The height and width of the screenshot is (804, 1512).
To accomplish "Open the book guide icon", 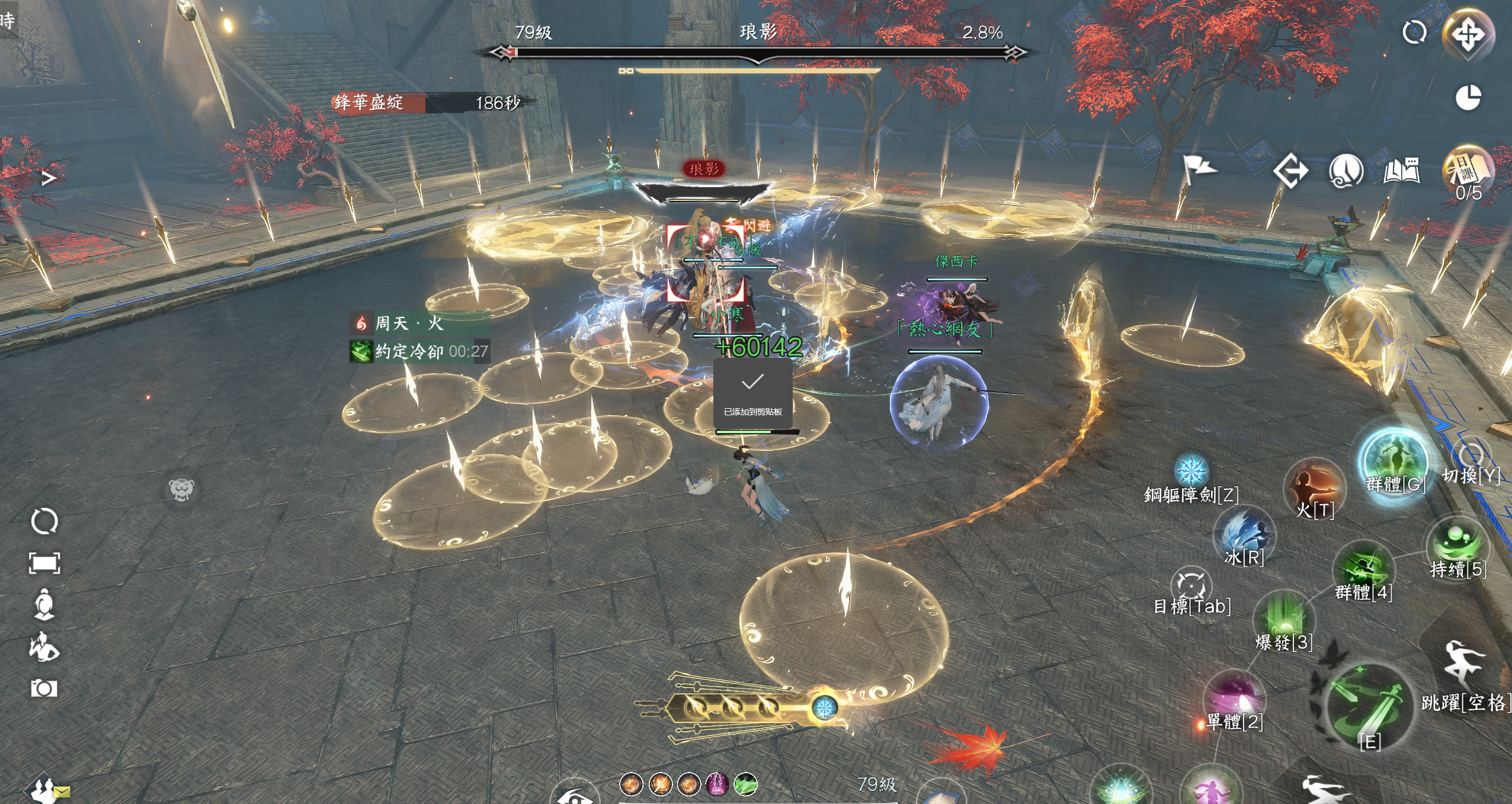I will coord(1402,172).
